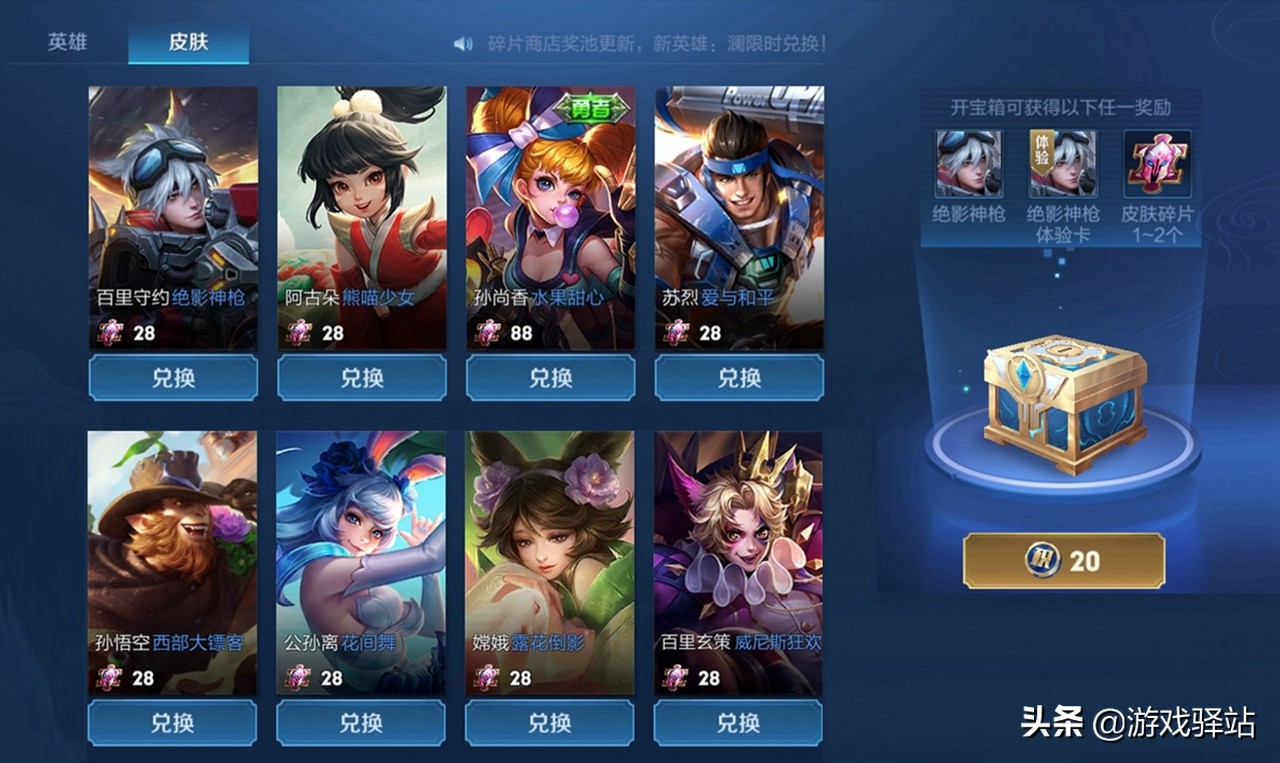This screenshot has height=763, width=1280.
Task: Exchange for the 露花倒影 skin
Action: tap(549, 722)
